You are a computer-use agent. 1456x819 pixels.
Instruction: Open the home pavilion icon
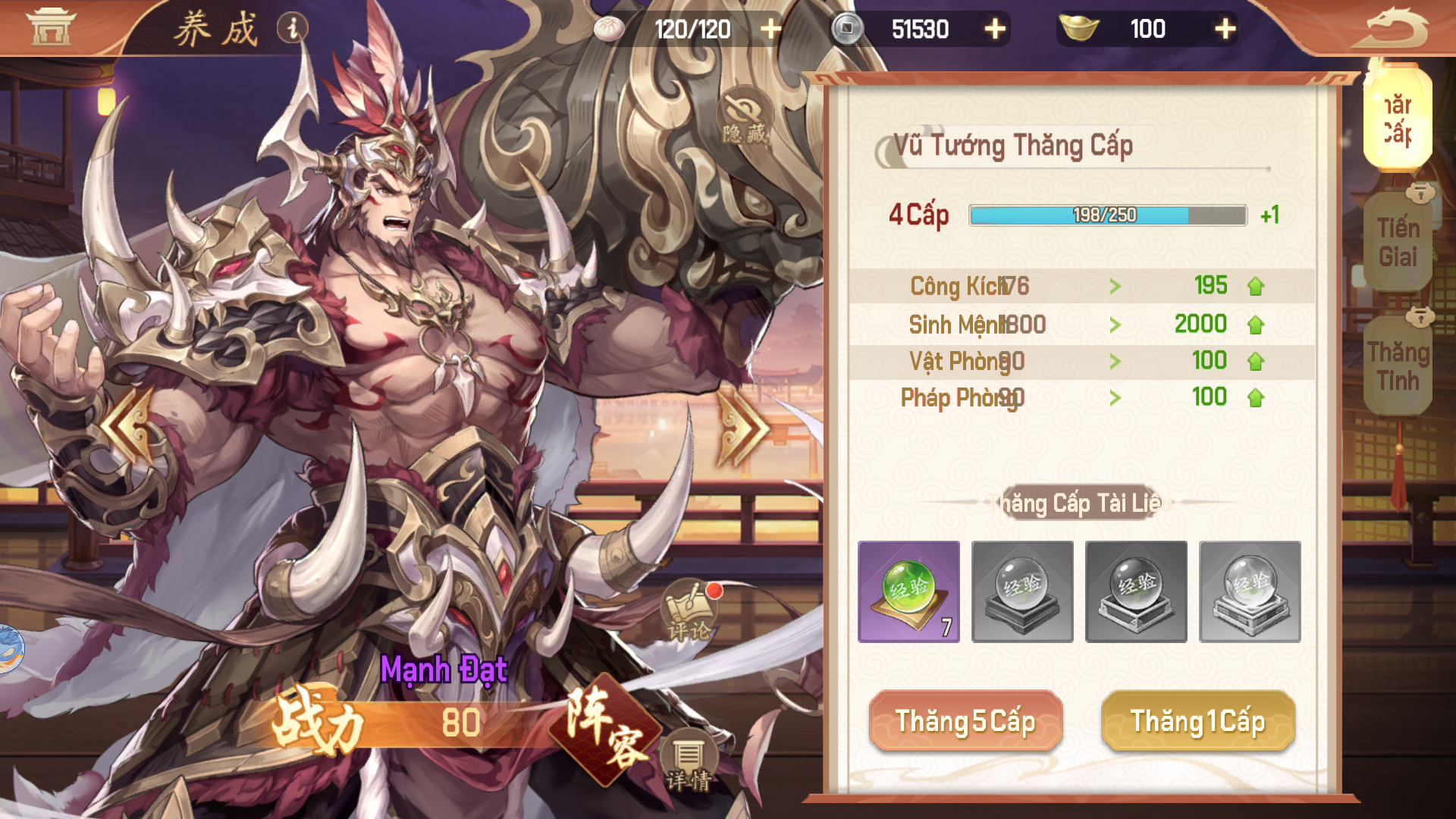(52, 27)
